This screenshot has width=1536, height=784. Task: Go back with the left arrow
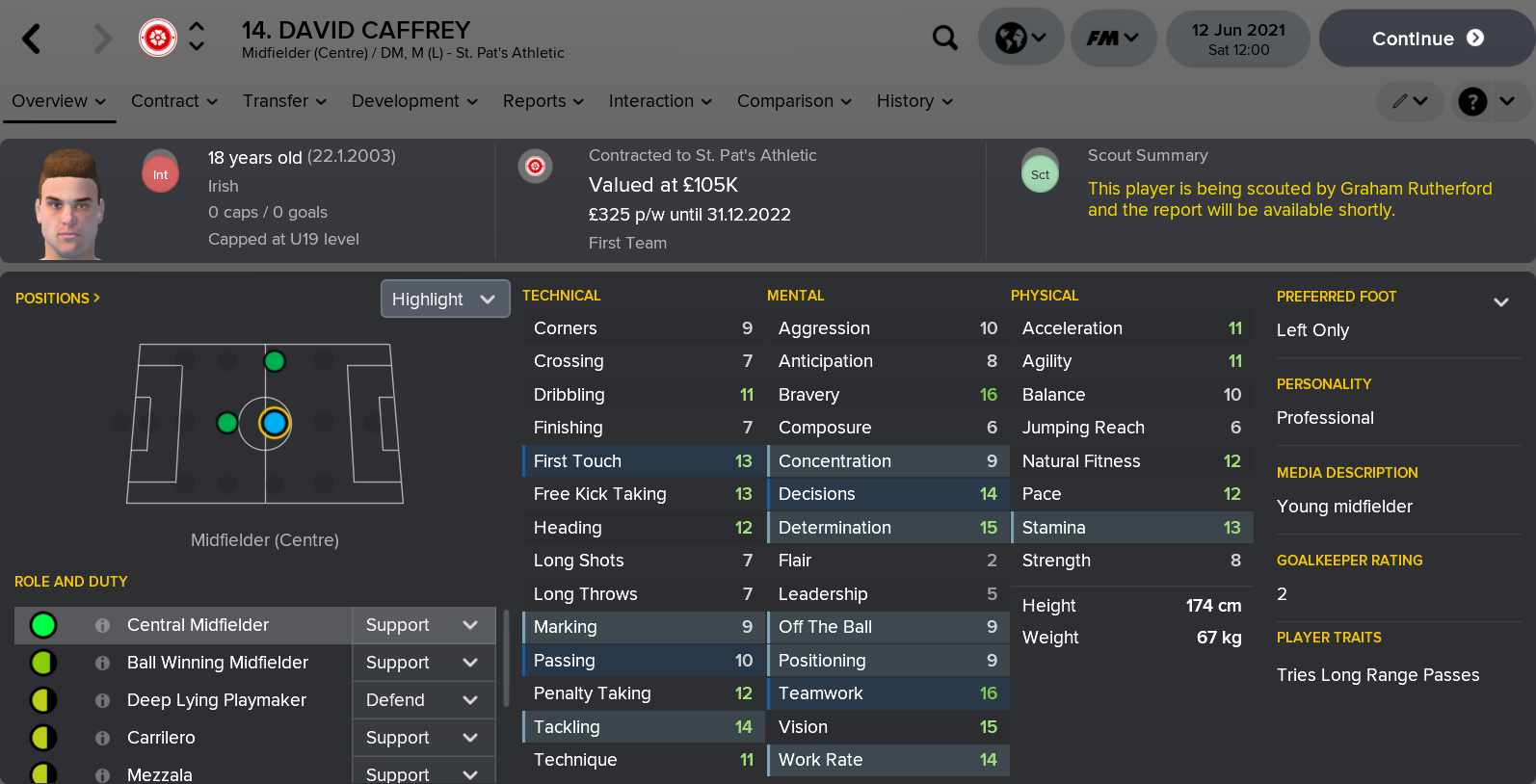pyautogui.click(x=32, y=39)
